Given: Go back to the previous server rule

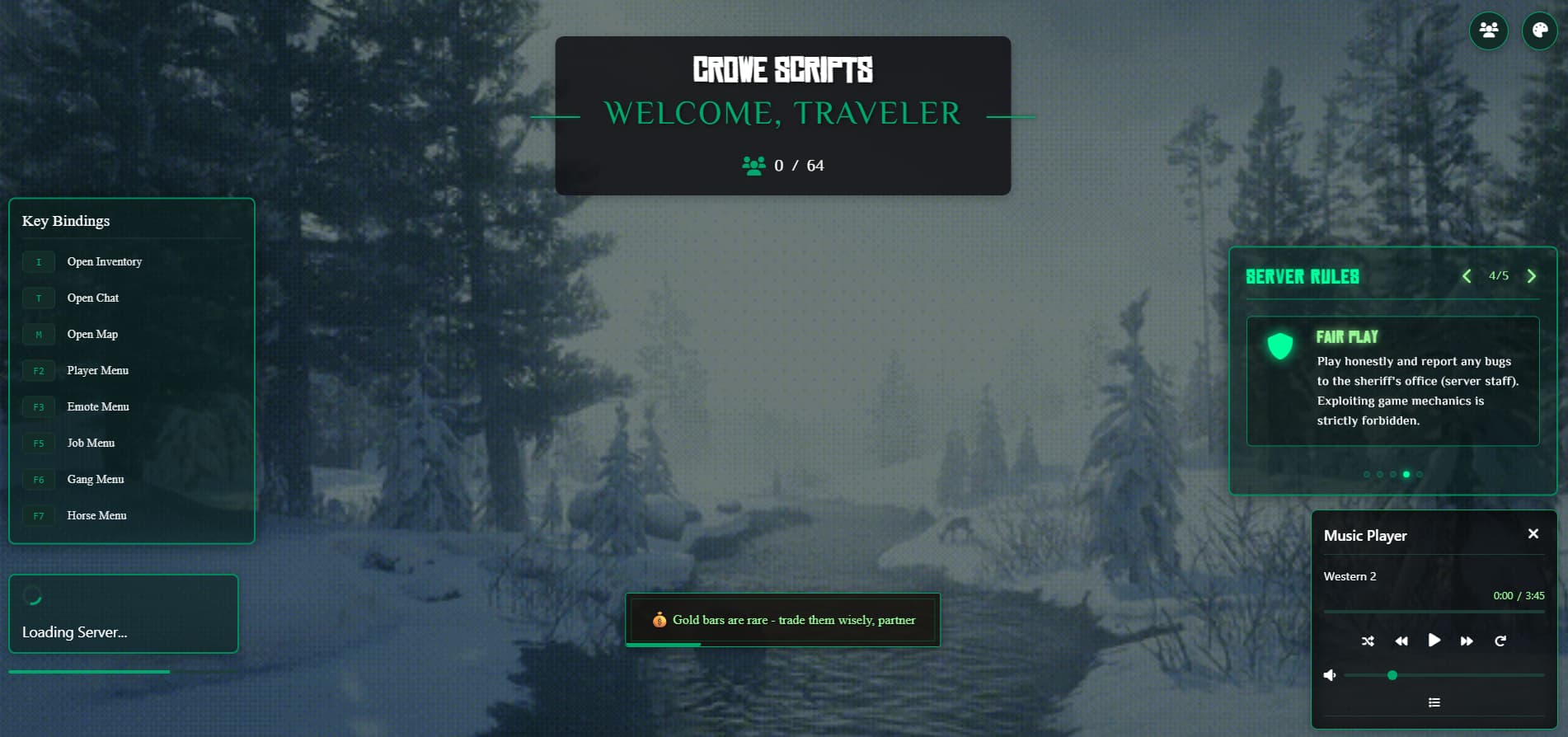Looking at the screenshot, I should 1466,276.
